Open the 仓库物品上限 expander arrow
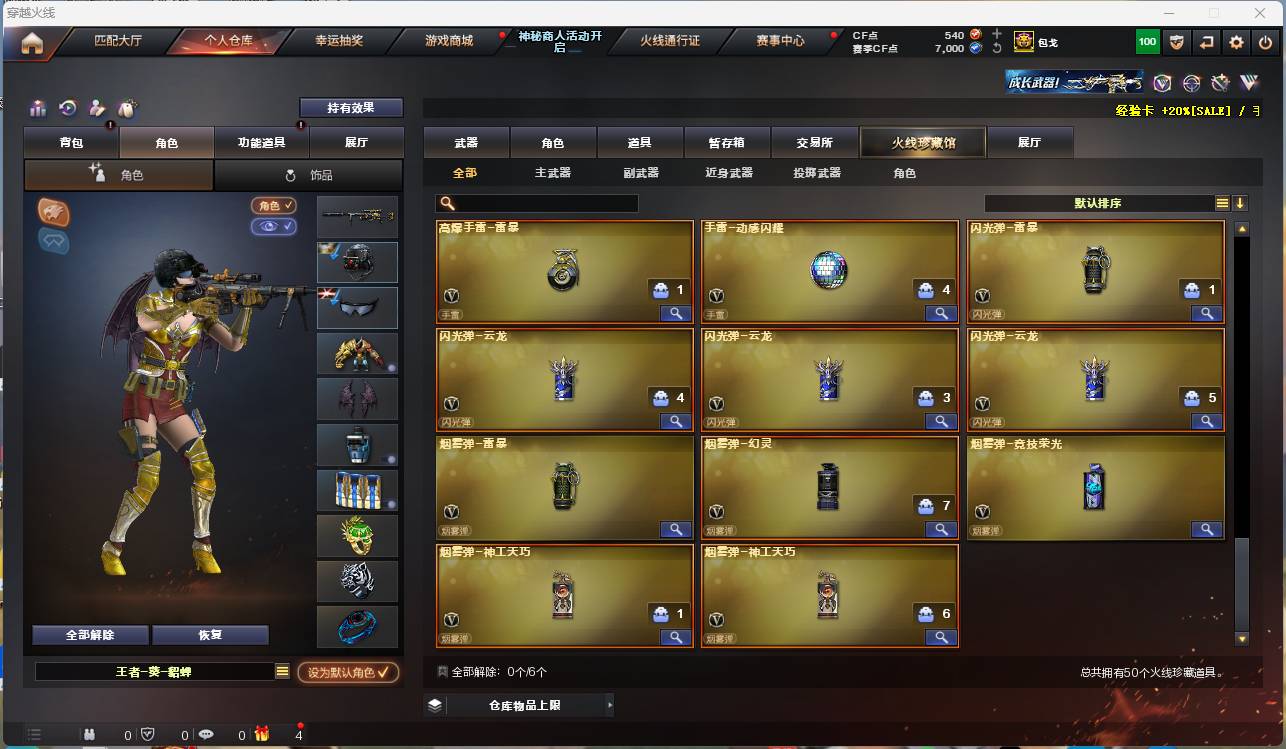 [x=610, y=705]
